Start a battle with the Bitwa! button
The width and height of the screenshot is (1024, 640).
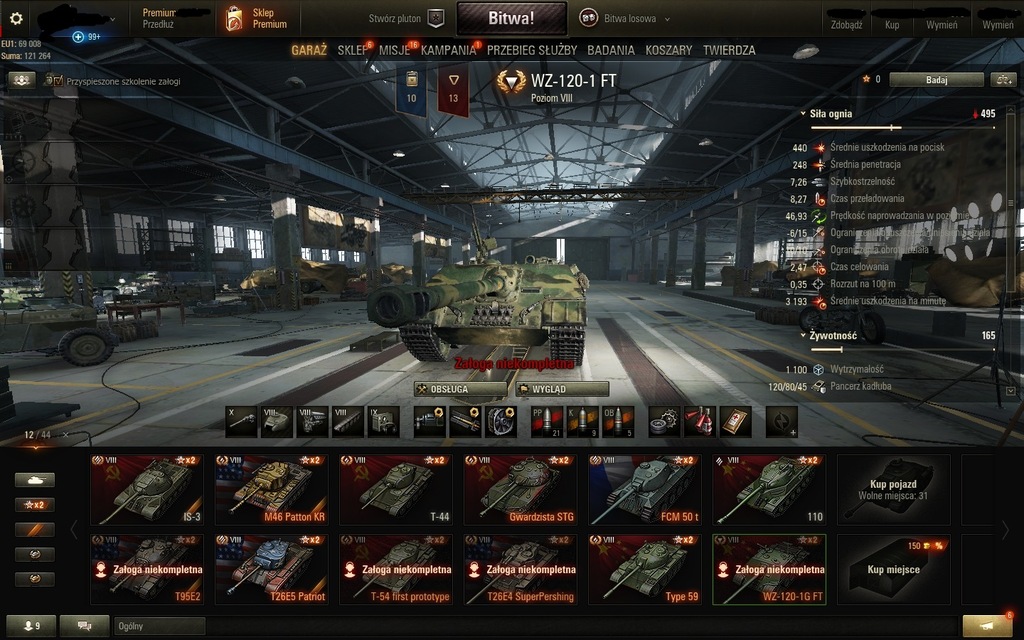511,18
